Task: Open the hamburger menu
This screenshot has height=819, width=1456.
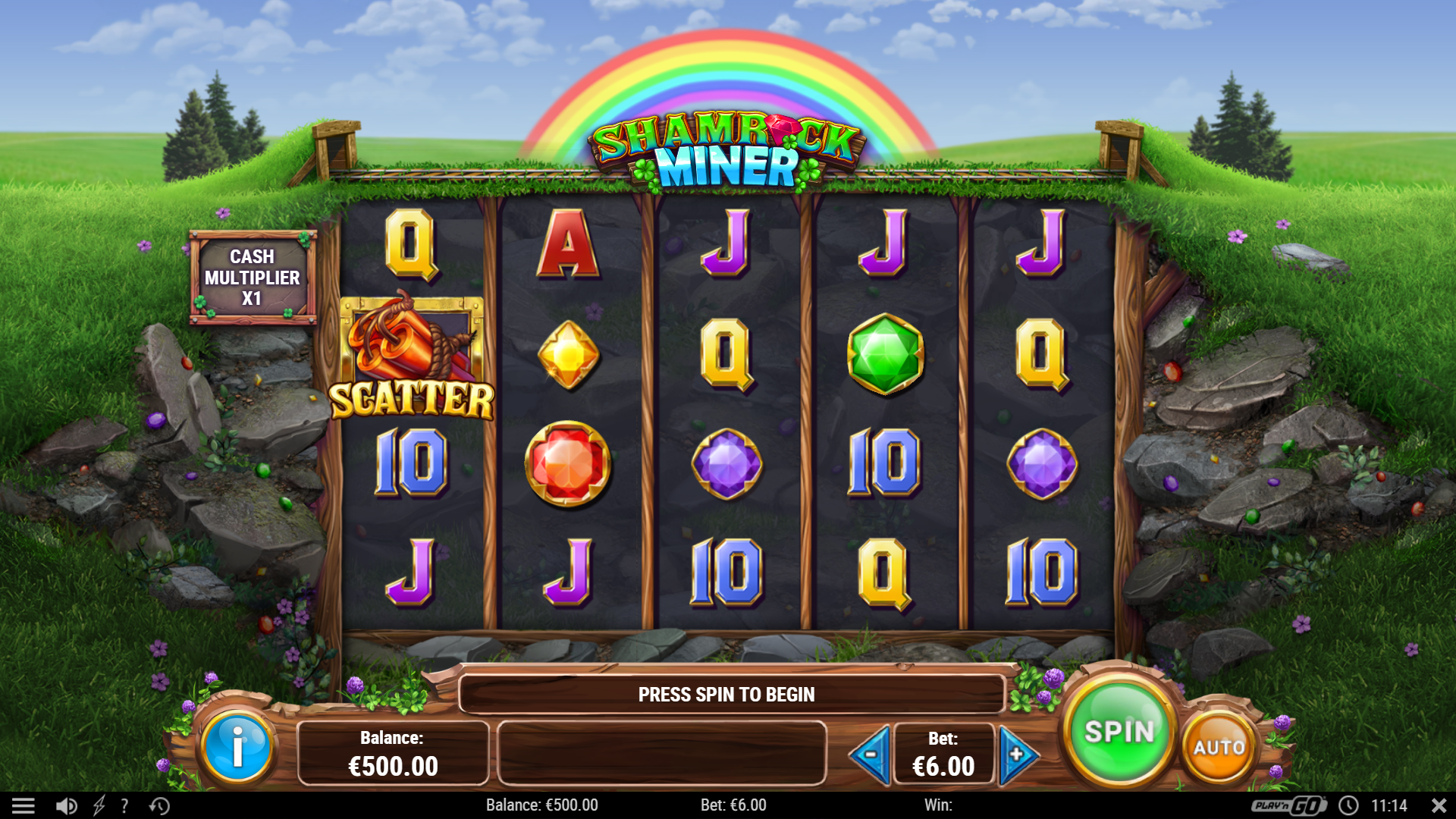Action: (x=23, y=805)
